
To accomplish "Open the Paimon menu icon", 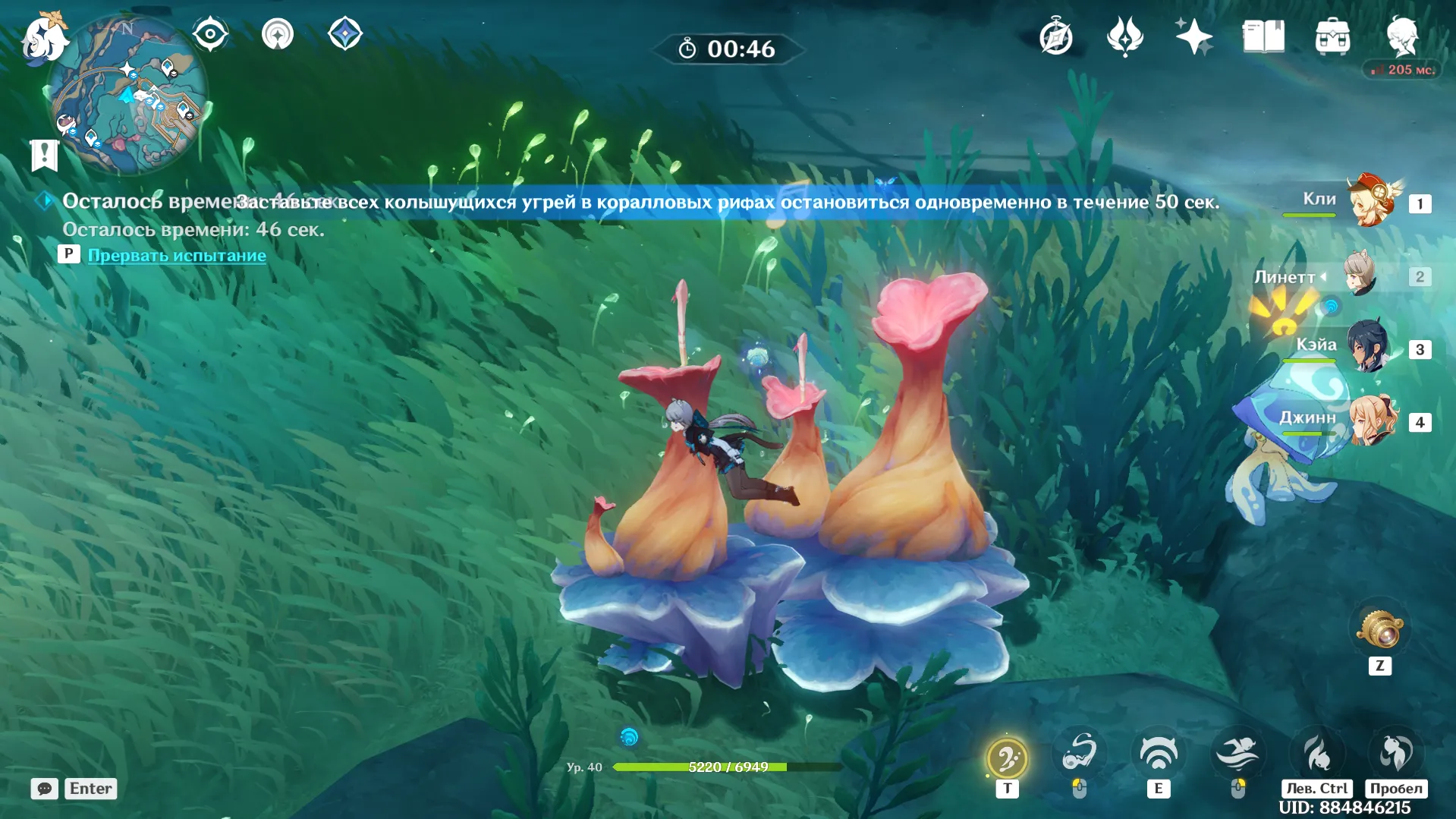I will (43, 36).
